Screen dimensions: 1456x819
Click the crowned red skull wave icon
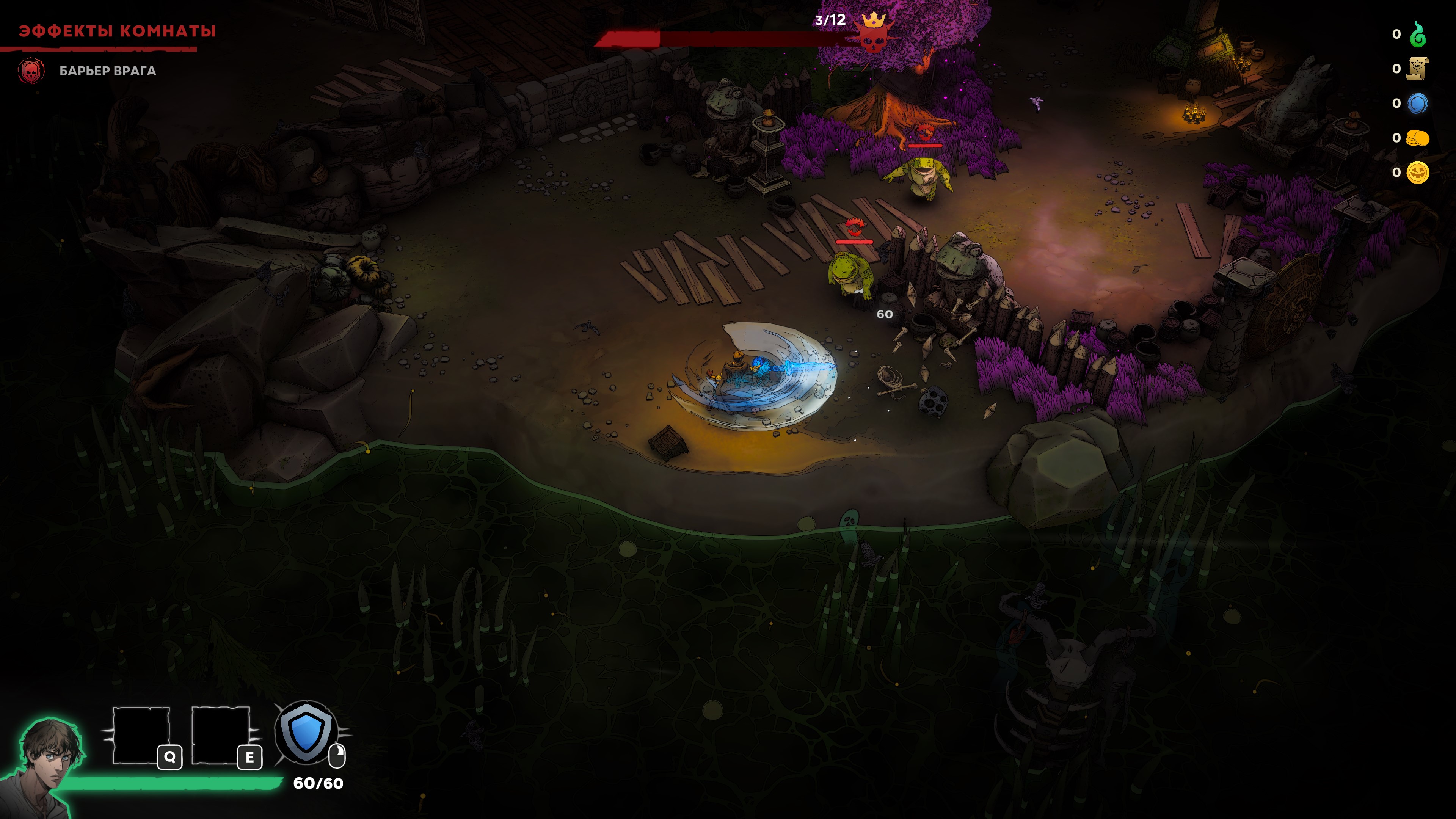(x=873, y=32)
